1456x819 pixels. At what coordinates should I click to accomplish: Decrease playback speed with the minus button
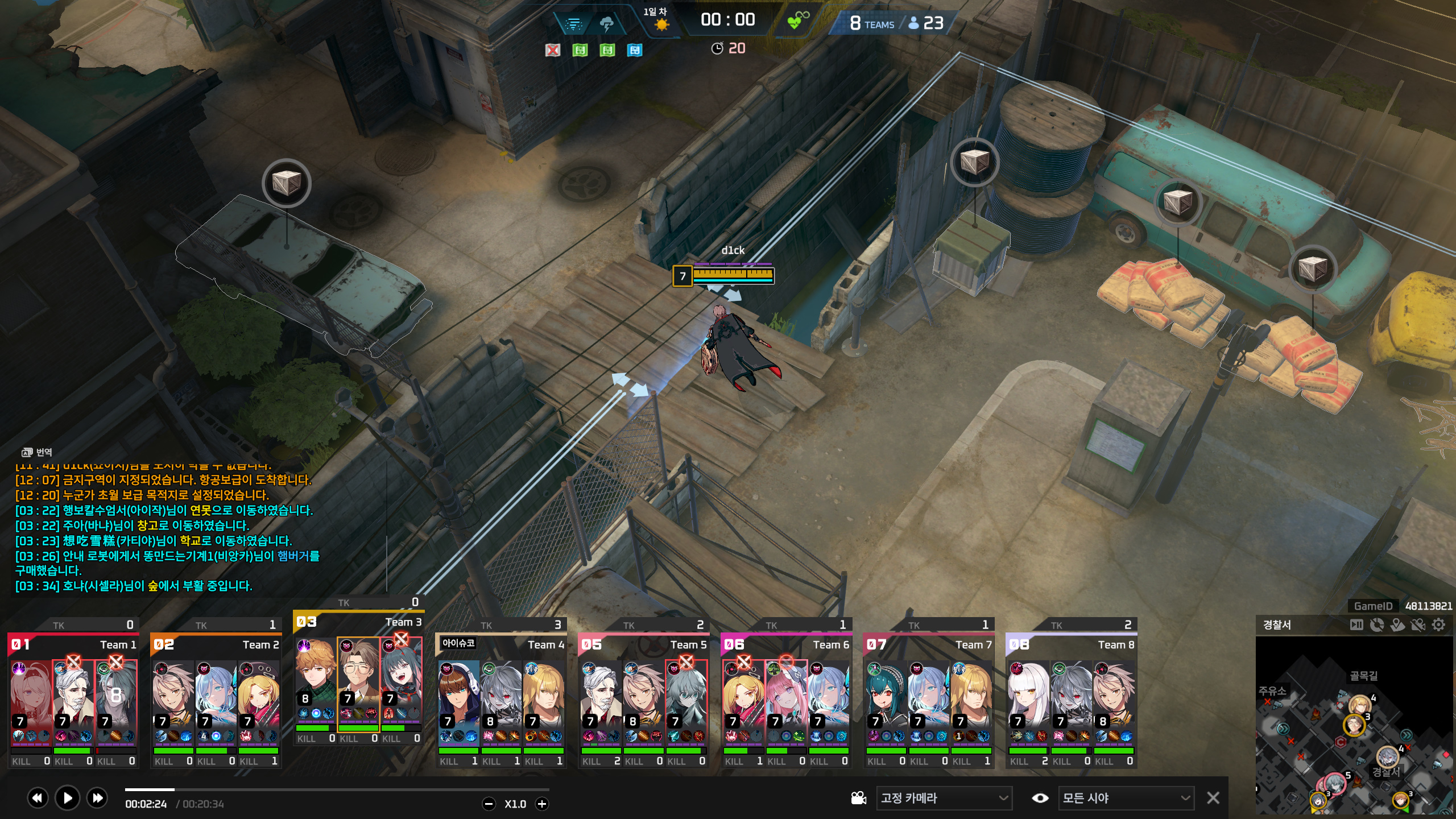tap(489, 804)
